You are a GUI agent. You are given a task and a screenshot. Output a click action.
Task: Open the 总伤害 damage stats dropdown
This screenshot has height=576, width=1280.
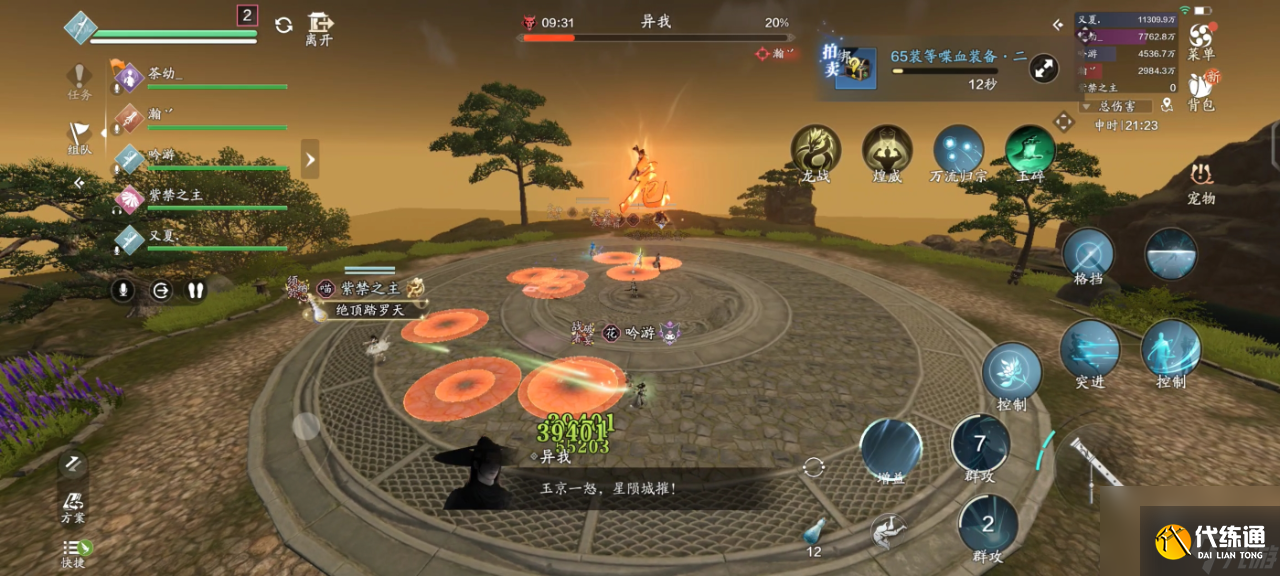[1117, 105]
